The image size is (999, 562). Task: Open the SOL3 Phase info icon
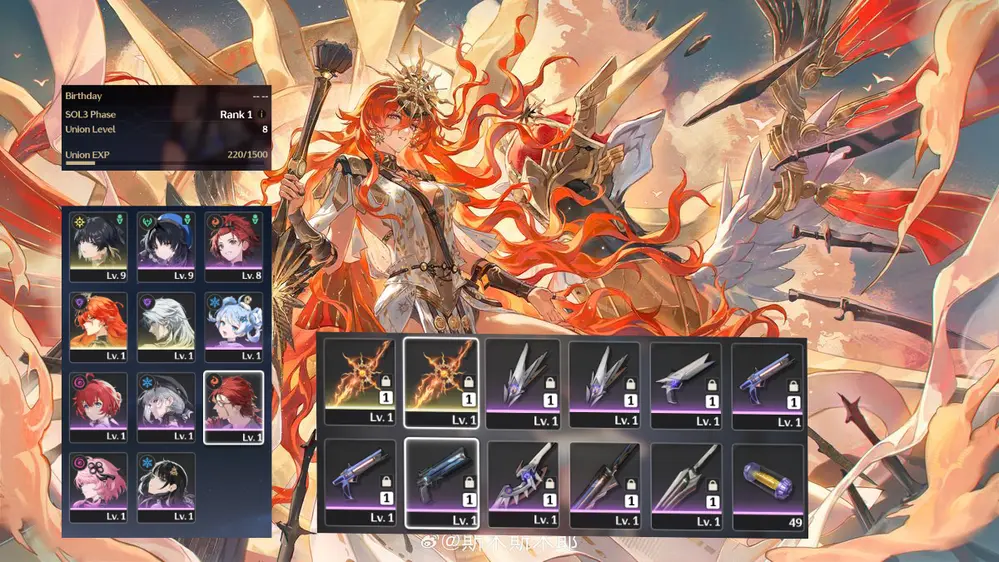263,115
